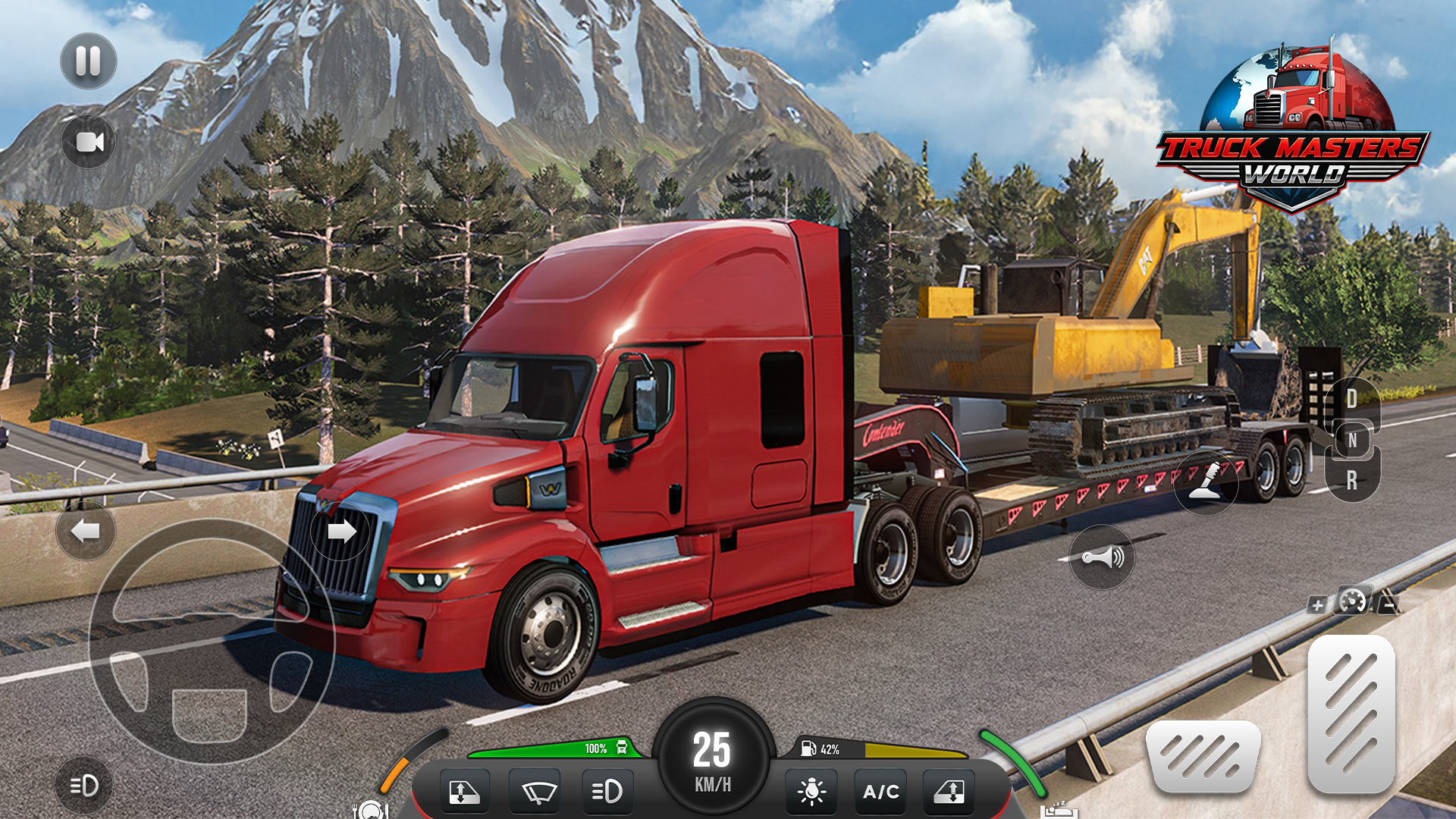This screenshot has height=819, width=1456.
Task: Toggle the round headlight button under the steering wheel
Action: coord(83,786)
